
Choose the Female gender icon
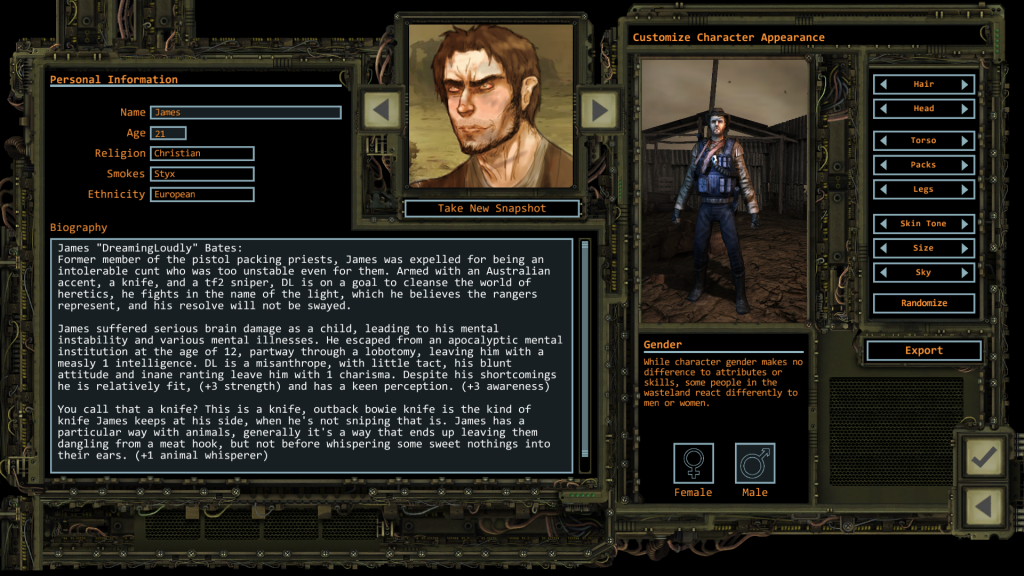coord(693,463)
